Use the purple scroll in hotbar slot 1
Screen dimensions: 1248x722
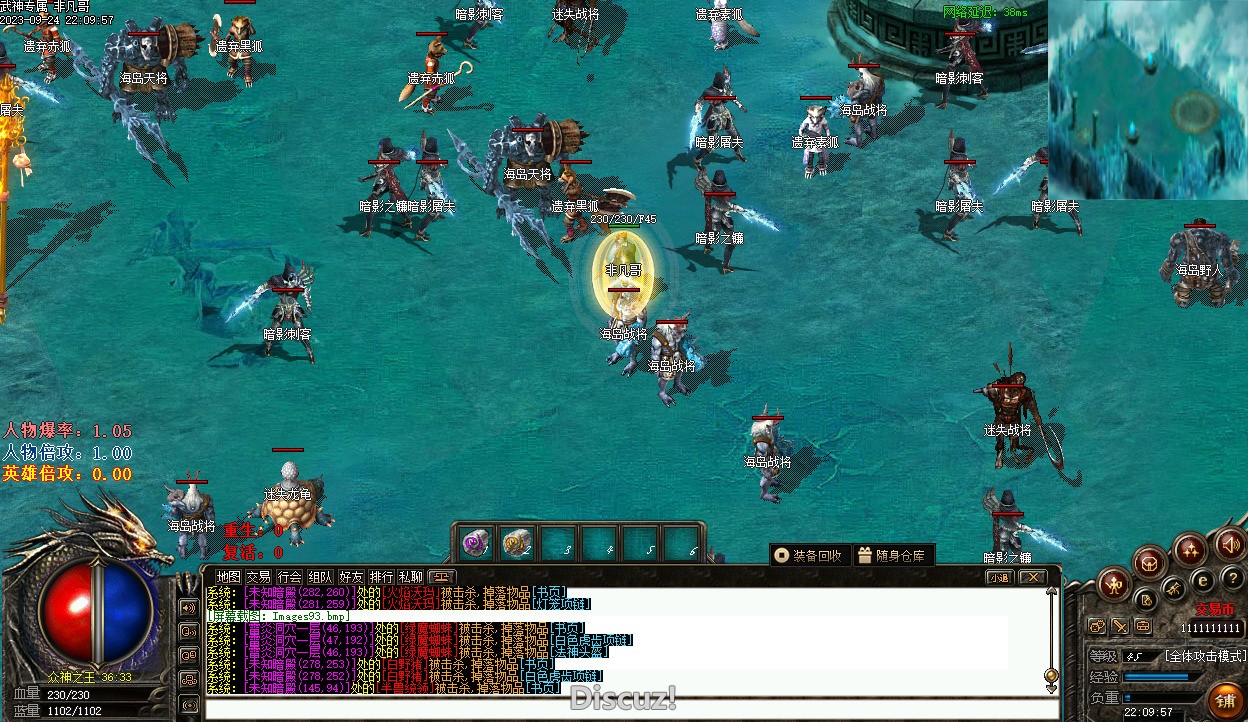click(474, 543)
